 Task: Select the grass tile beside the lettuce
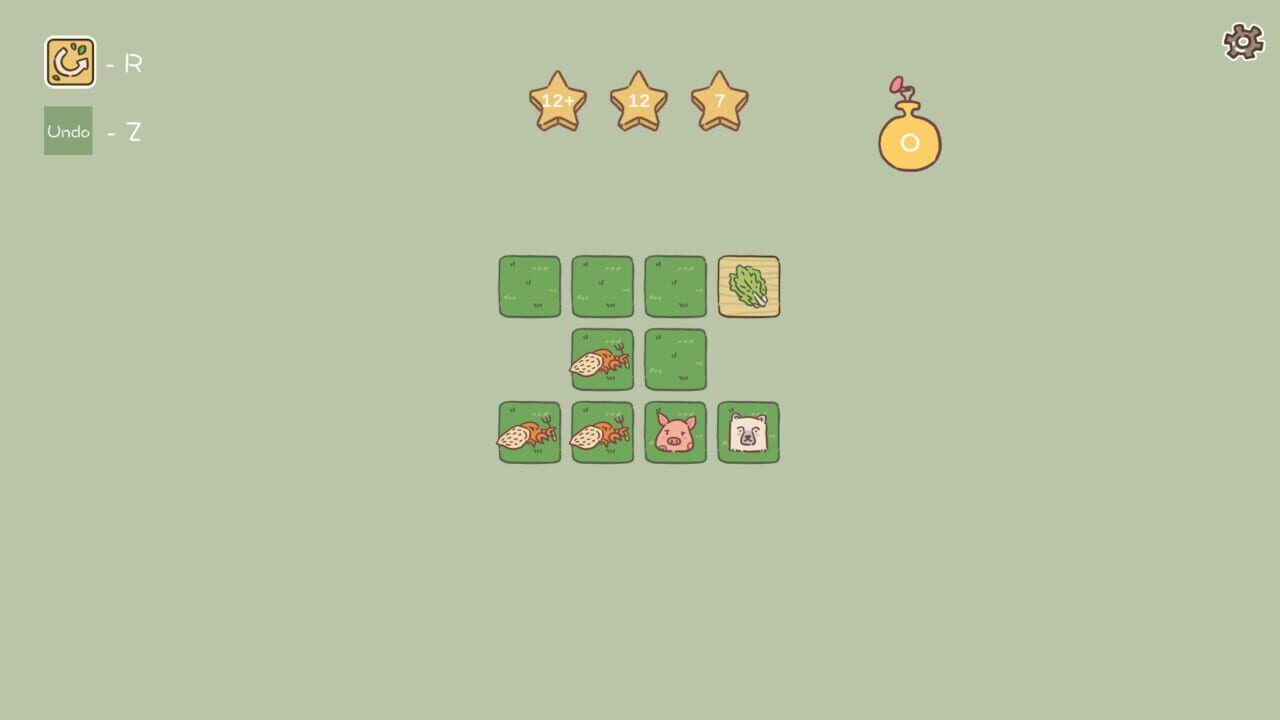[674, 286]
